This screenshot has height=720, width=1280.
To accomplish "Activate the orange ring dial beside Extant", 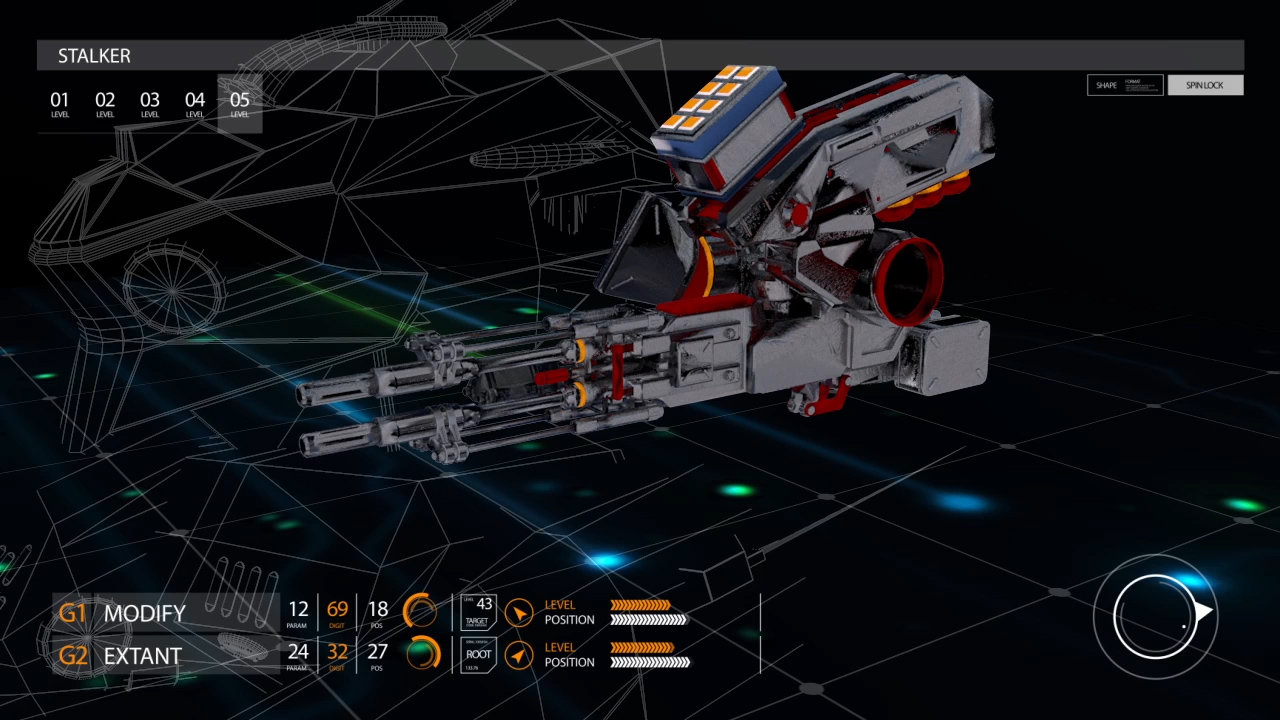I will (x=423, y=654).
